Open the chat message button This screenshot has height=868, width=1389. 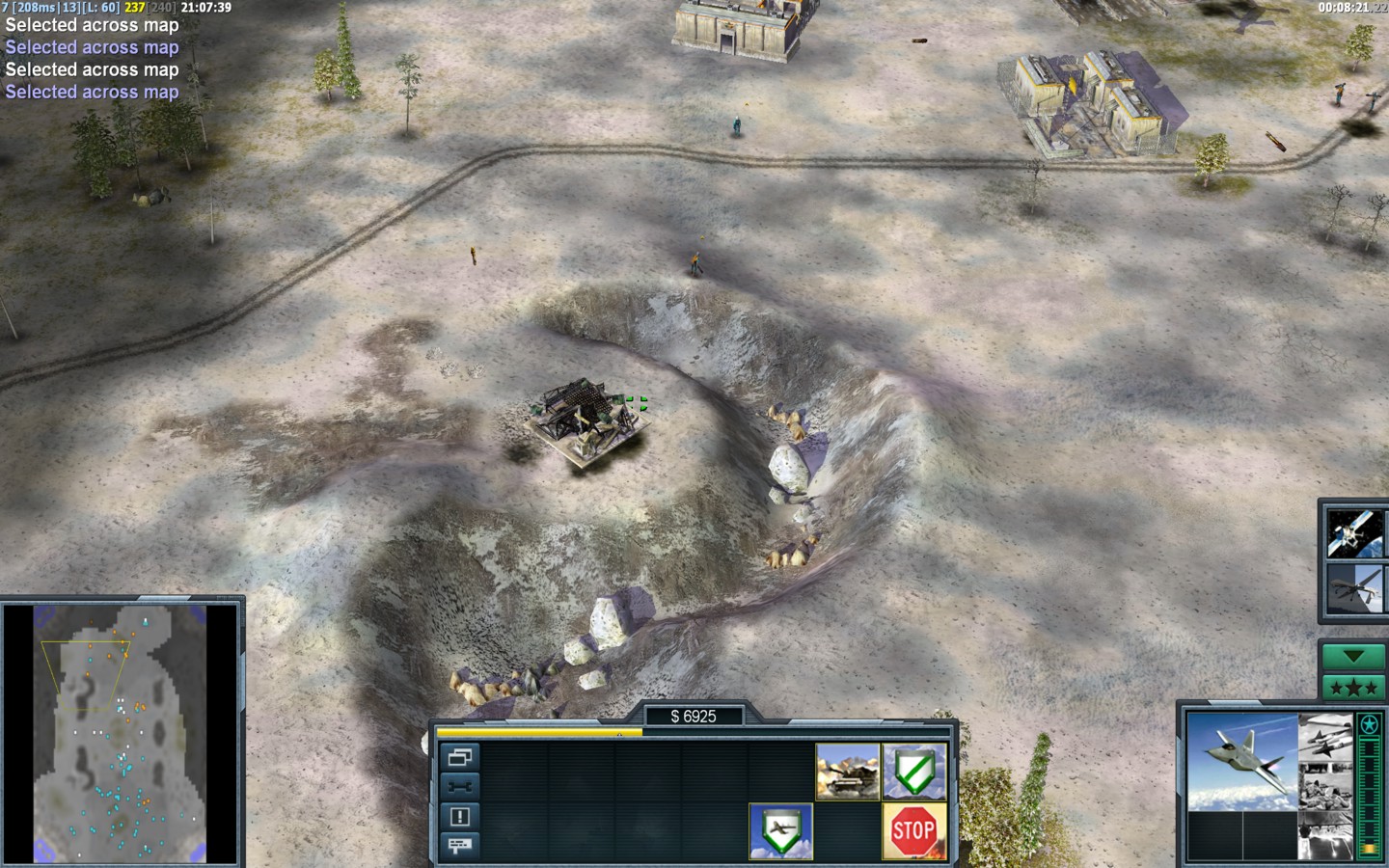click(x=460, y=846)
